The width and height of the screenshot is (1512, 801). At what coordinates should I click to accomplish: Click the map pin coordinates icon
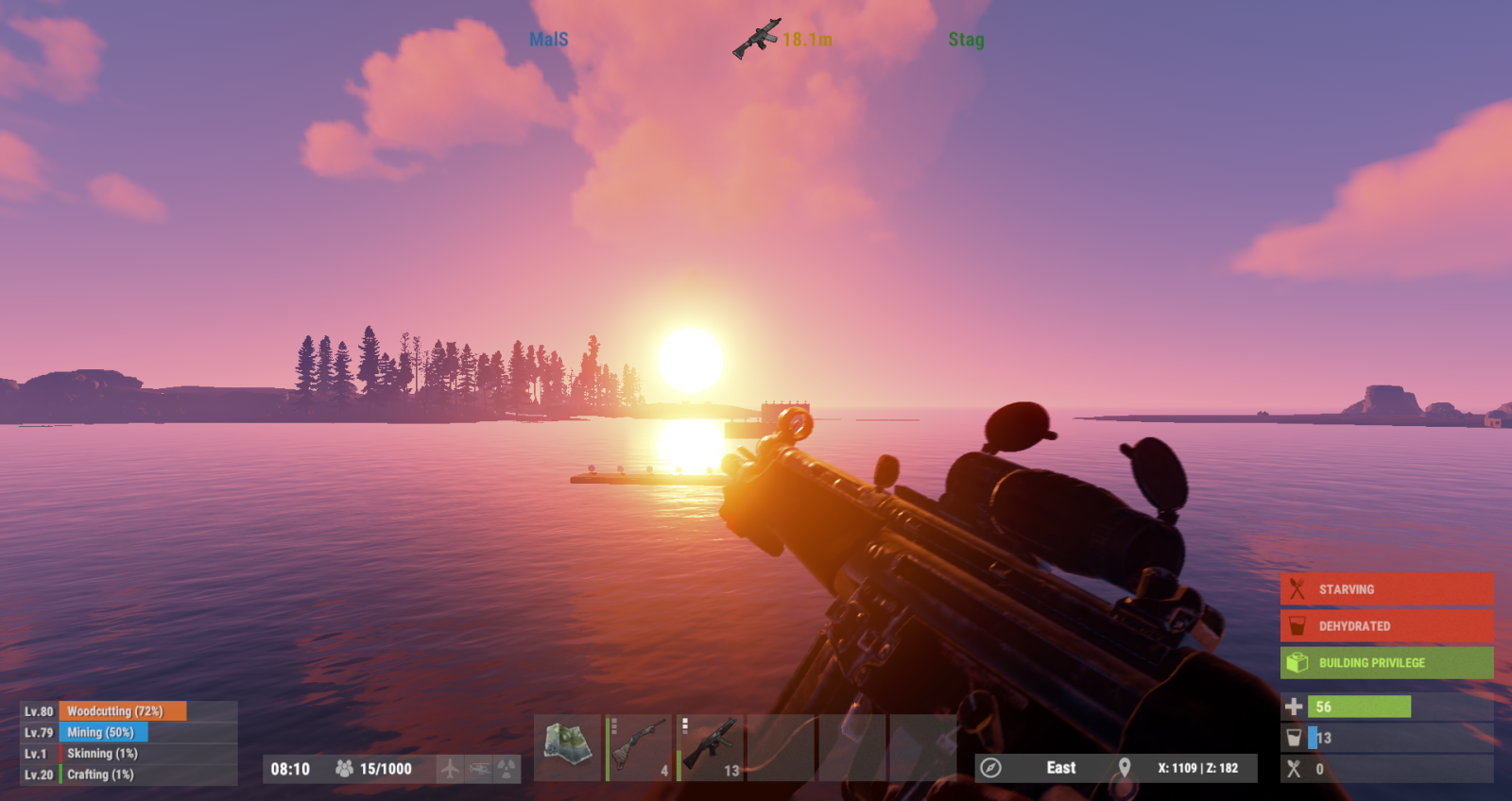(x=1125, y=768)
